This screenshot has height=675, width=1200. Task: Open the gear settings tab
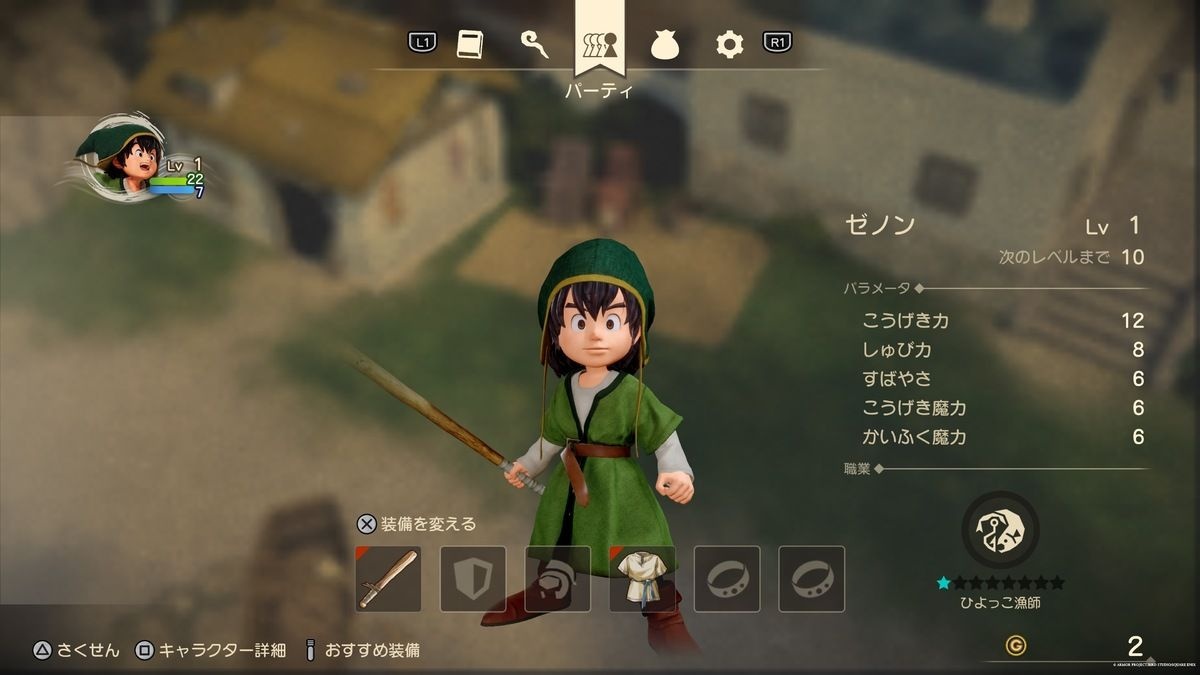730,44
